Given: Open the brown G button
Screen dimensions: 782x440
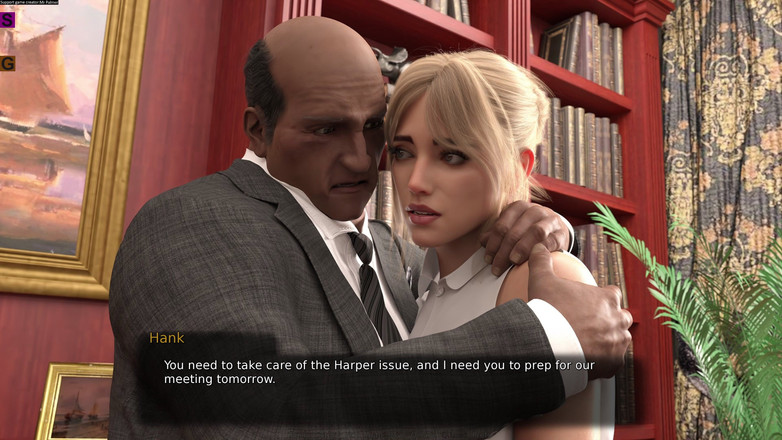Looking at the screenshot, I should tap(7, 63).
